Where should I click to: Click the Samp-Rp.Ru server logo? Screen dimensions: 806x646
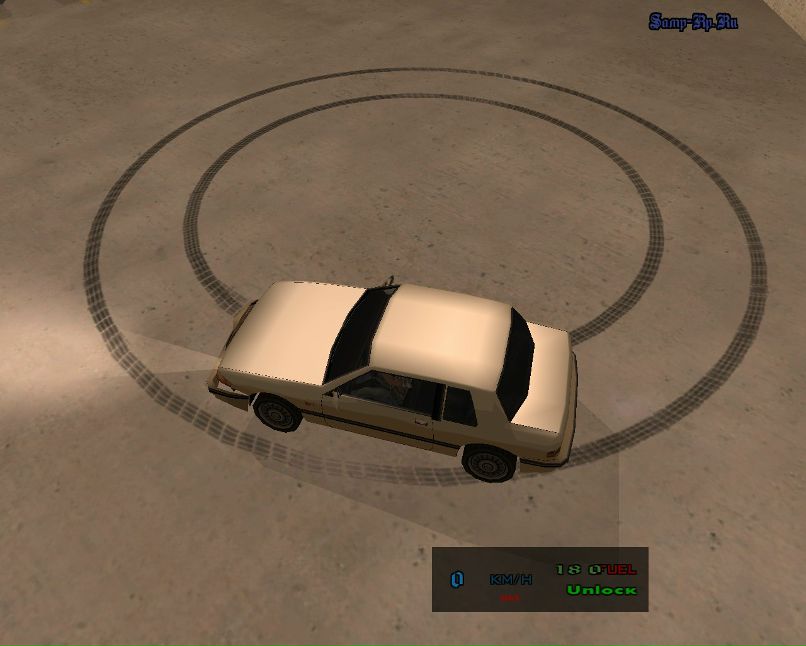[692, 21]
